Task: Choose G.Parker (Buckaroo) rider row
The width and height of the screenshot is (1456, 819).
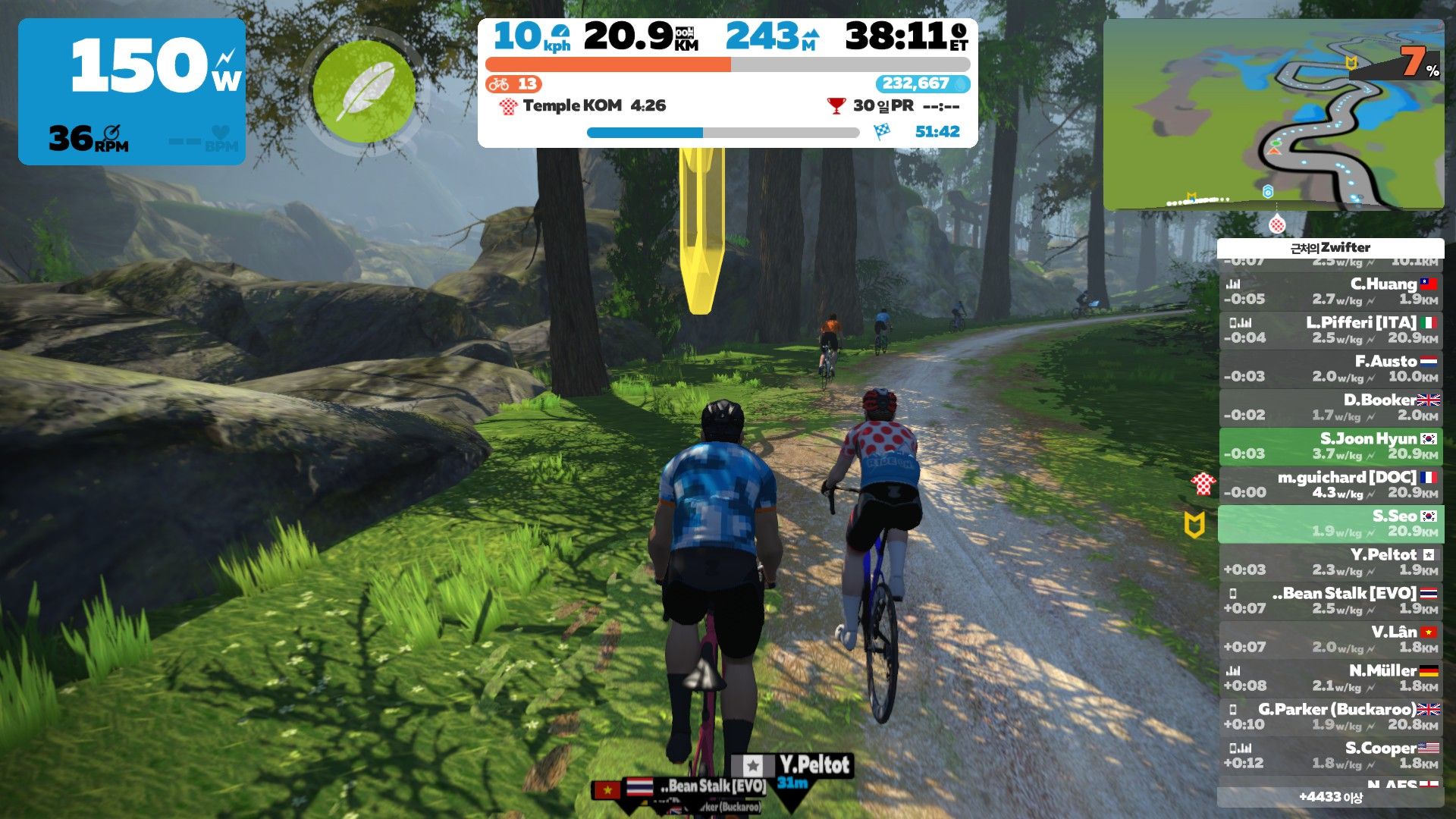Action: pos(1331,717)
